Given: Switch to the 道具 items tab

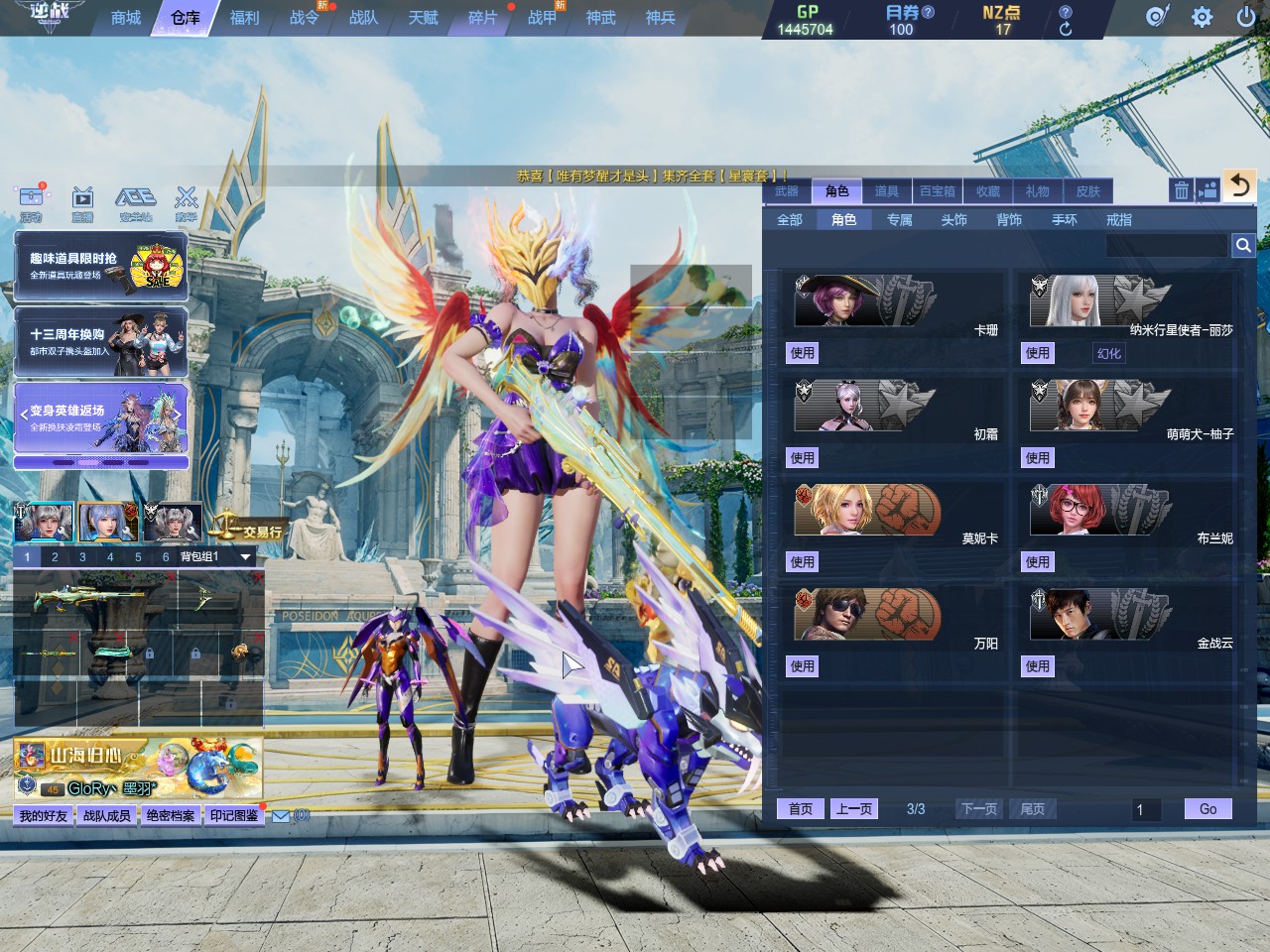Looking at the screenshot, I should pos(886,191).
